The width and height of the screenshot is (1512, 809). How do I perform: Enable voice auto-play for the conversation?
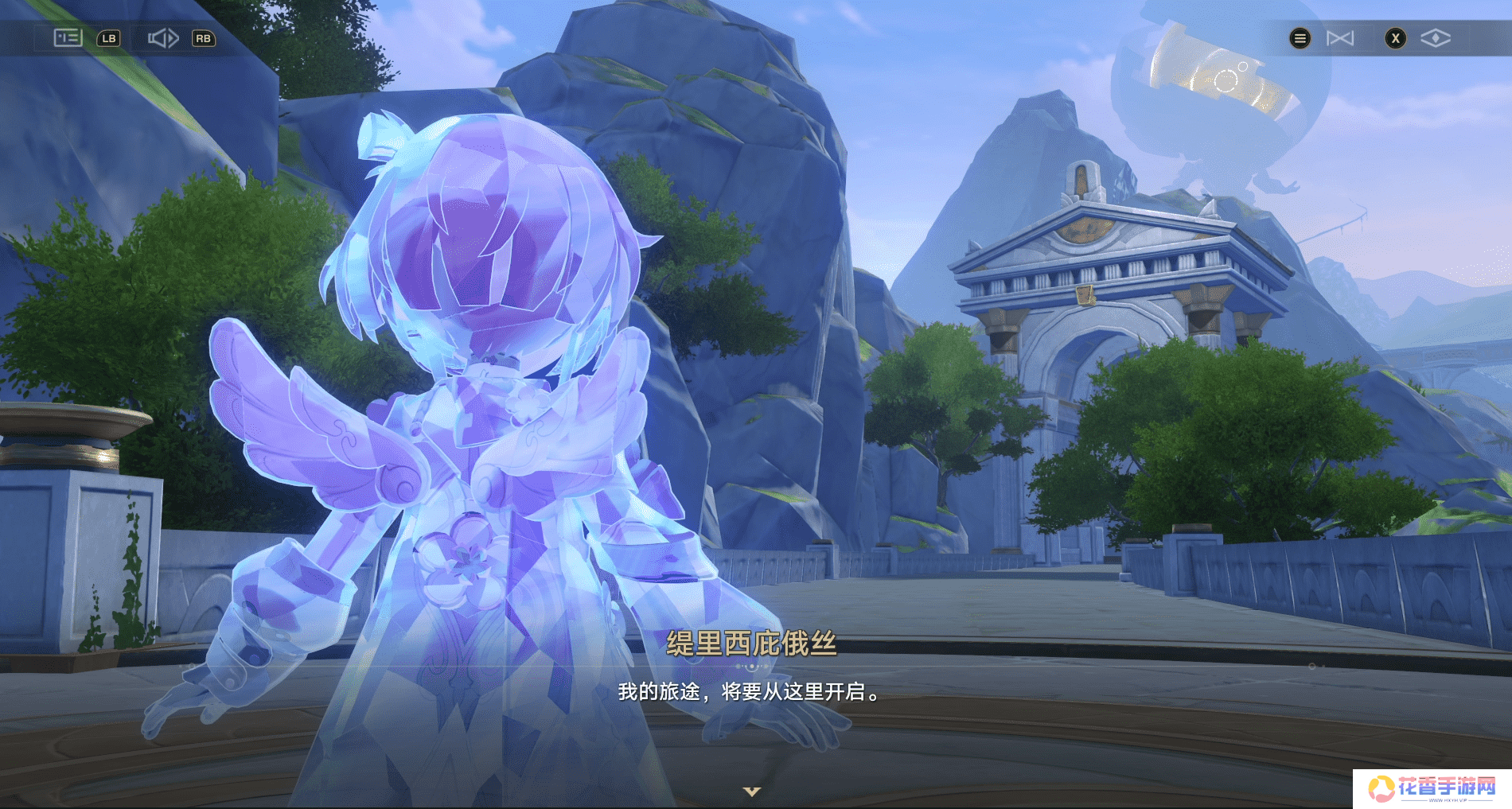click(163, 37)
